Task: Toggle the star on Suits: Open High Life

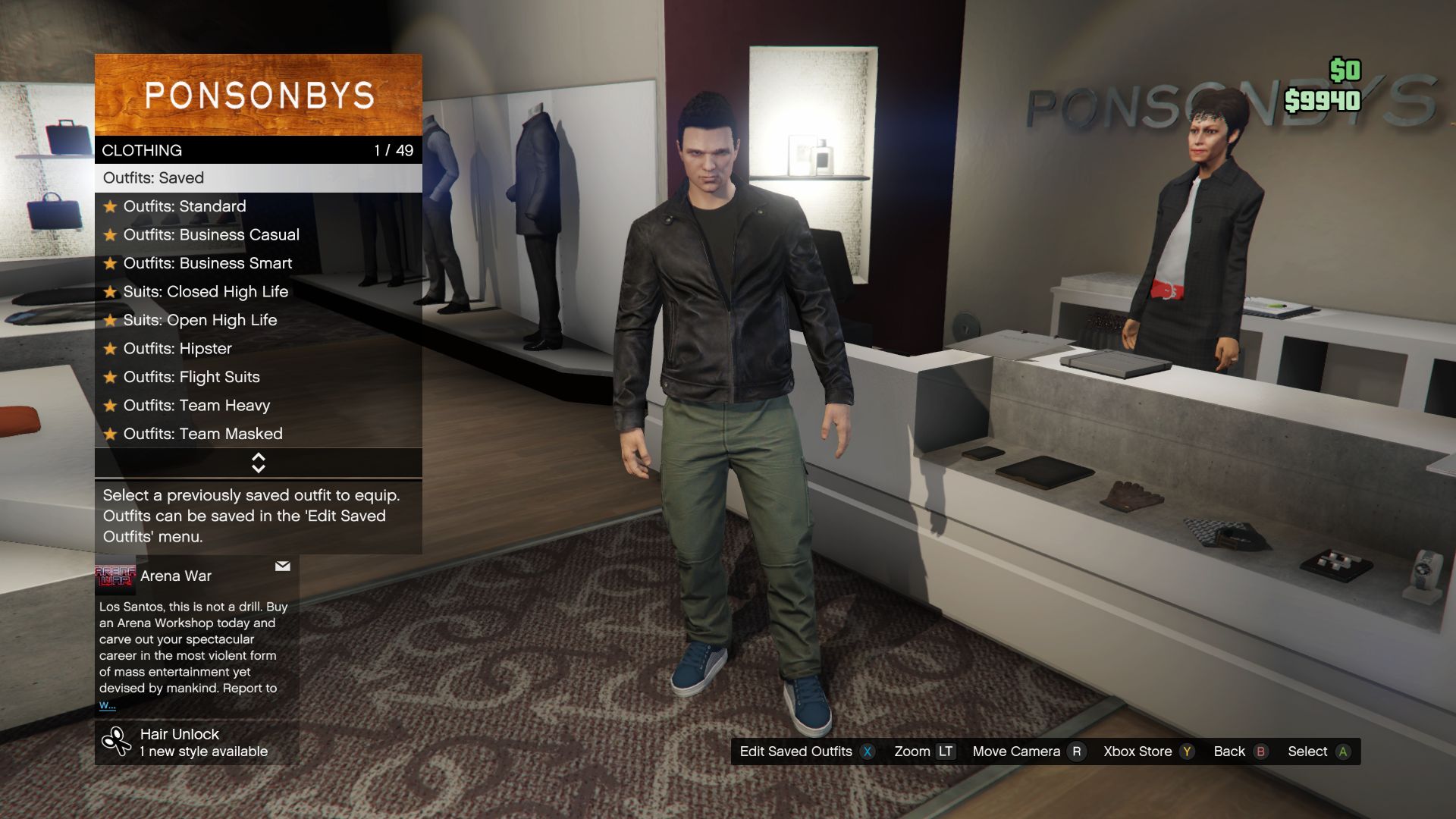Action: 111,320
